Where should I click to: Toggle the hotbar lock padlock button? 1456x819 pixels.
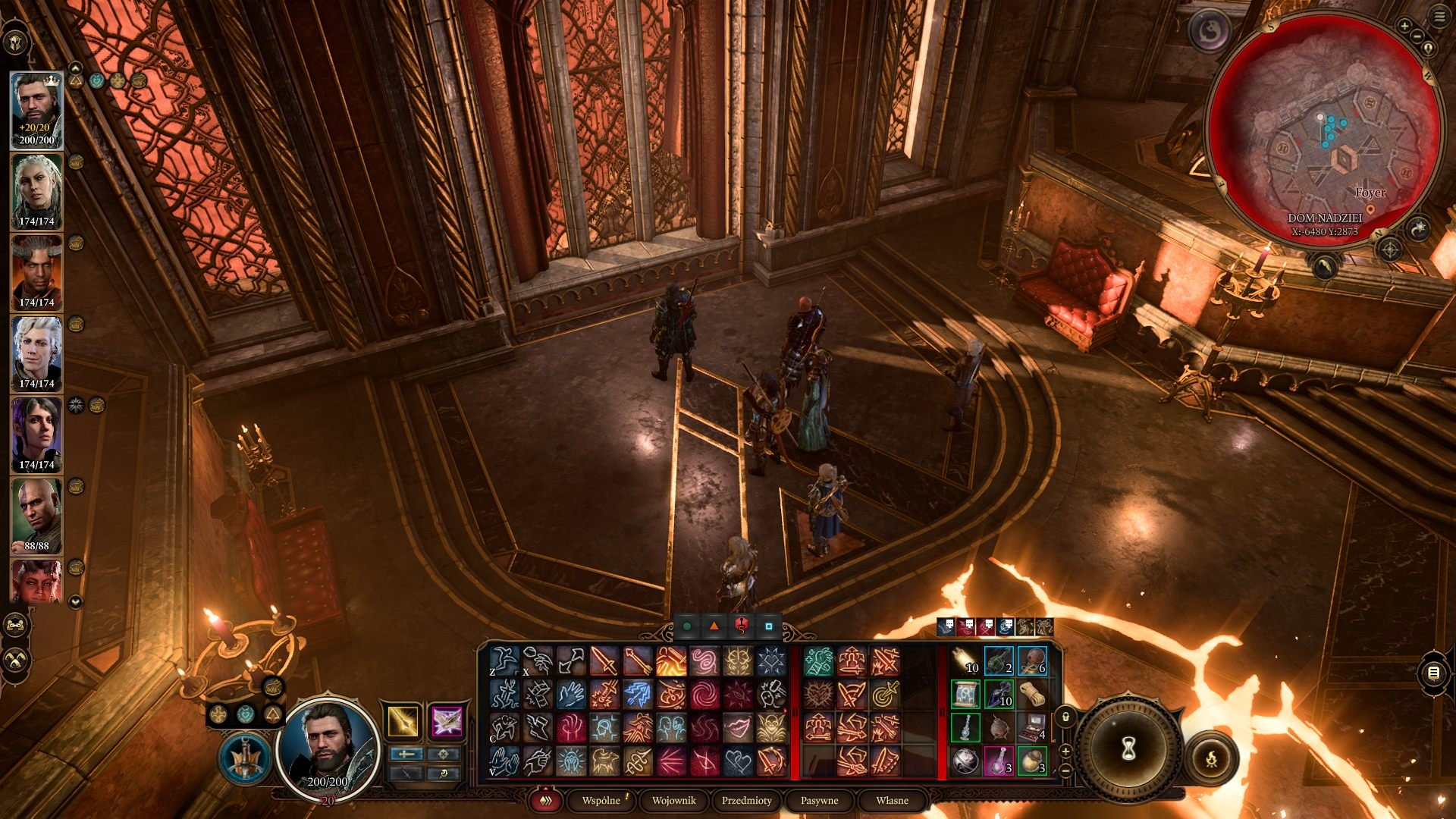click(x=1065, y=717)
